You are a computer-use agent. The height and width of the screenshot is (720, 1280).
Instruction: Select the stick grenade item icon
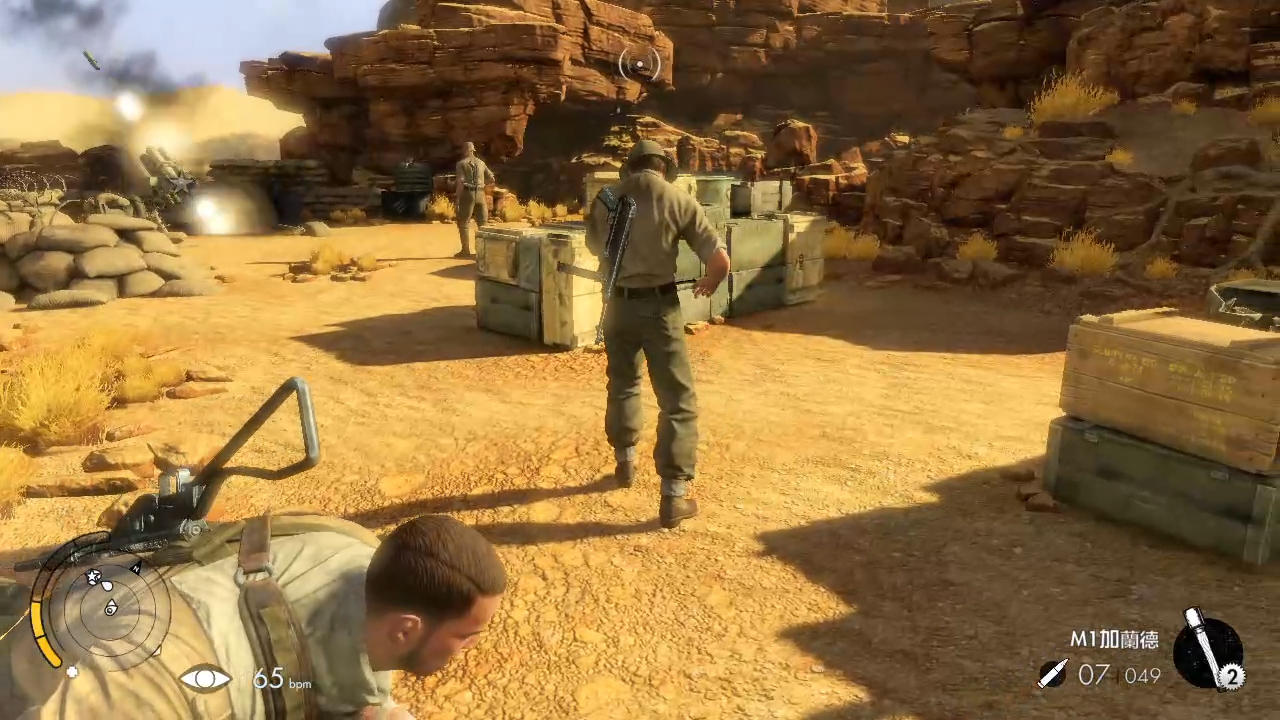pos(1205,647)
